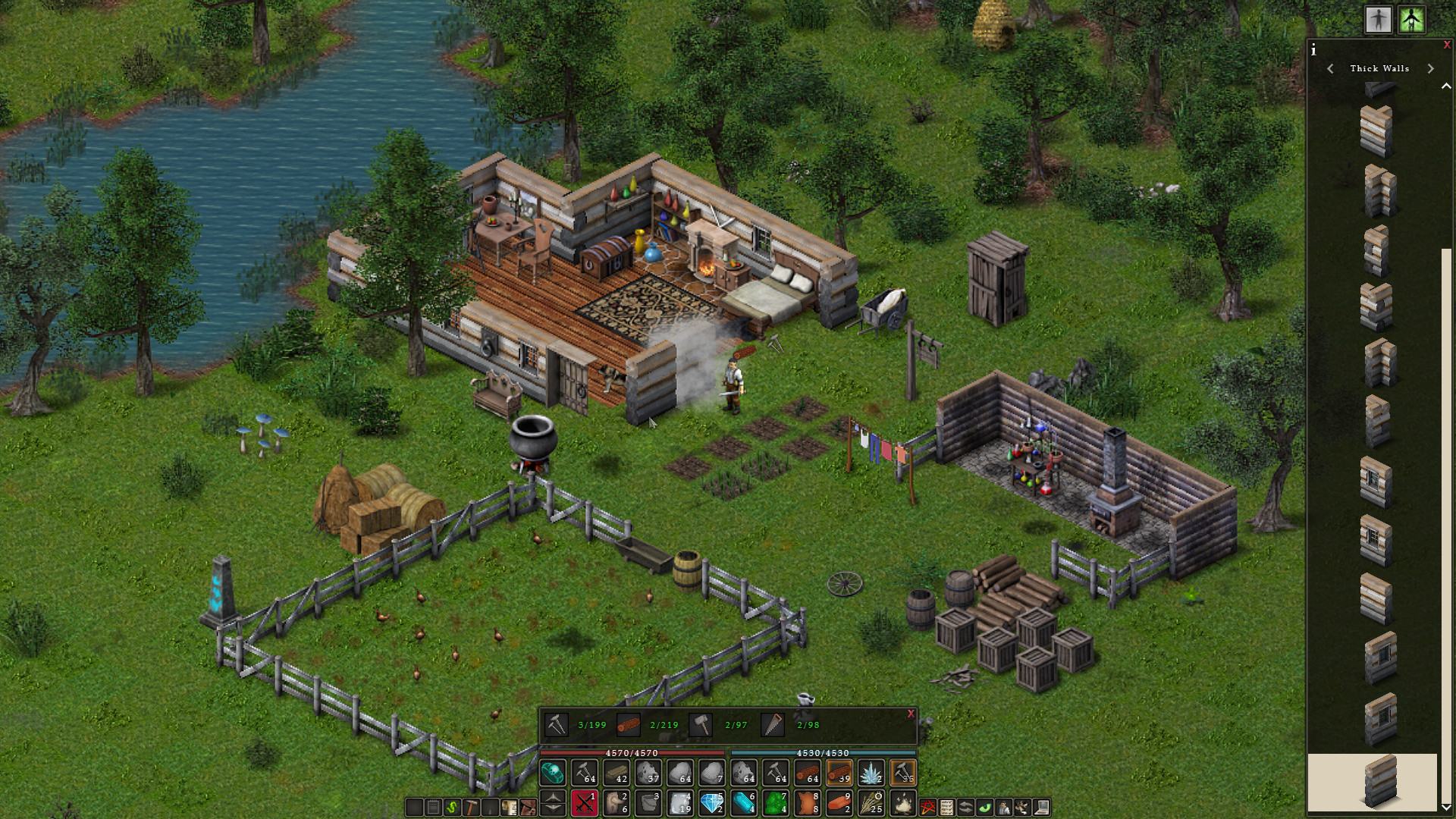Open the build panel info icon
The height and width of the screenshot is (819, 1456).
(1313, 51)
